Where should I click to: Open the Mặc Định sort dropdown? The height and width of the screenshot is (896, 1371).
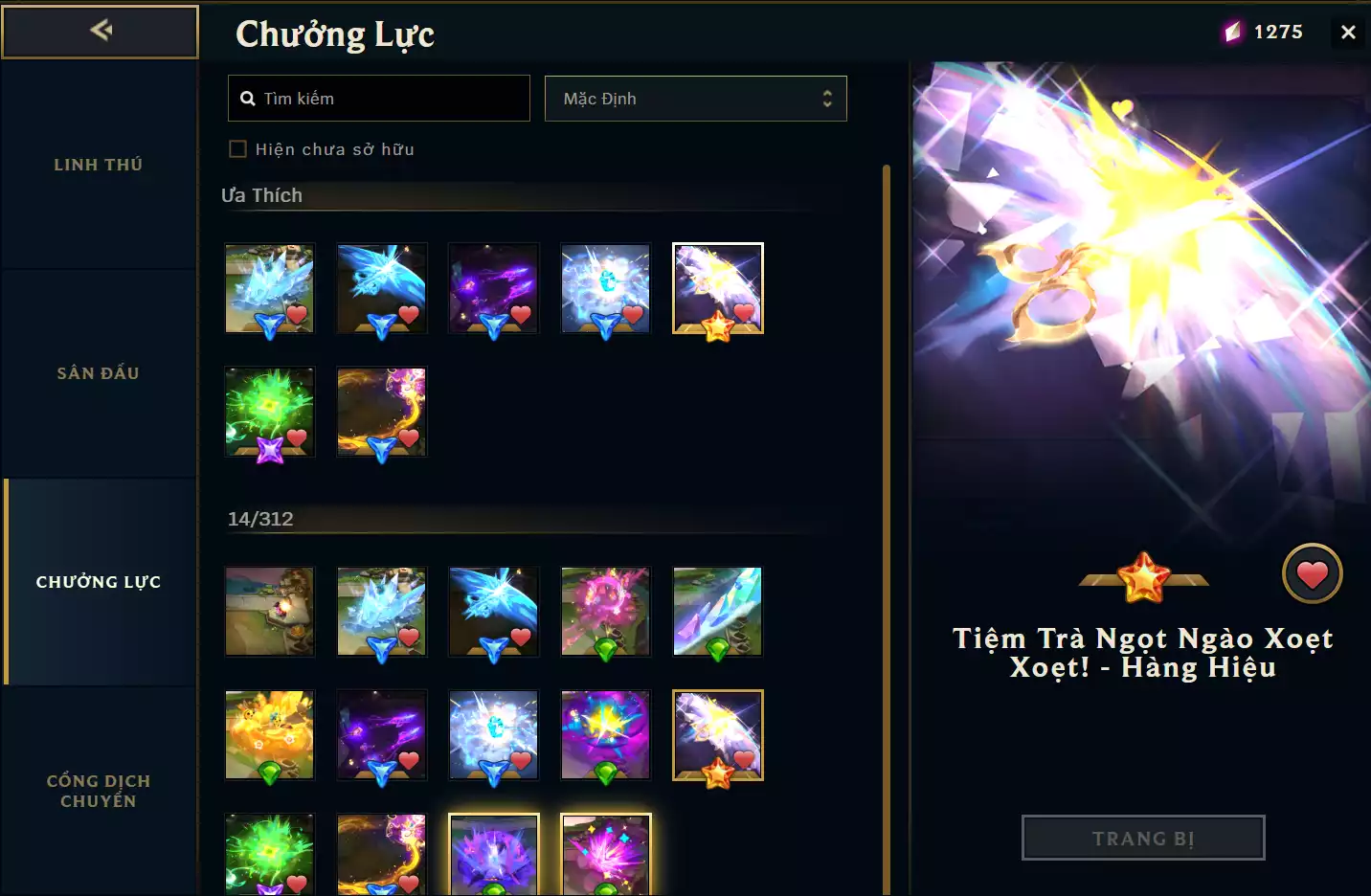(695, 99)
